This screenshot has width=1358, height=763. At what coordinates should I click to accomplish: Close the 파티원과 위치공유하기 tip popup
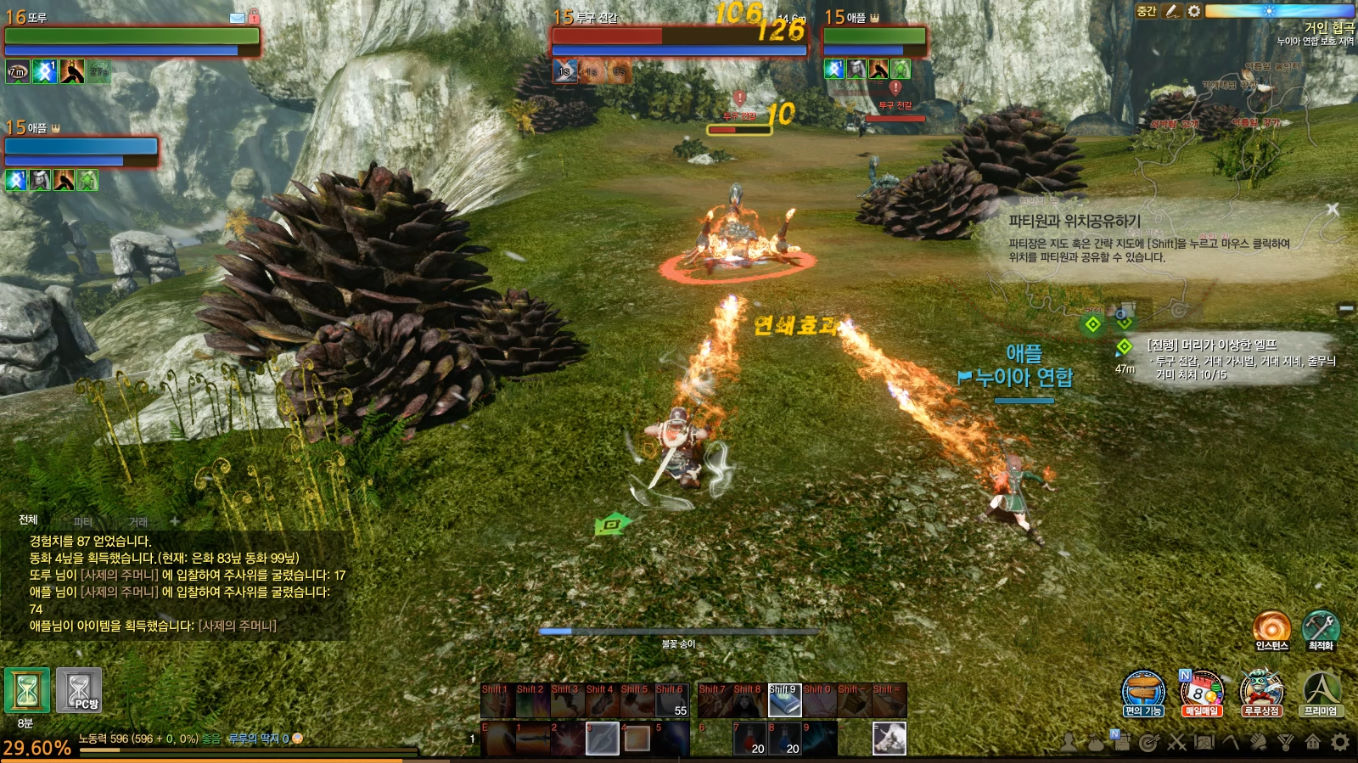1332,209
